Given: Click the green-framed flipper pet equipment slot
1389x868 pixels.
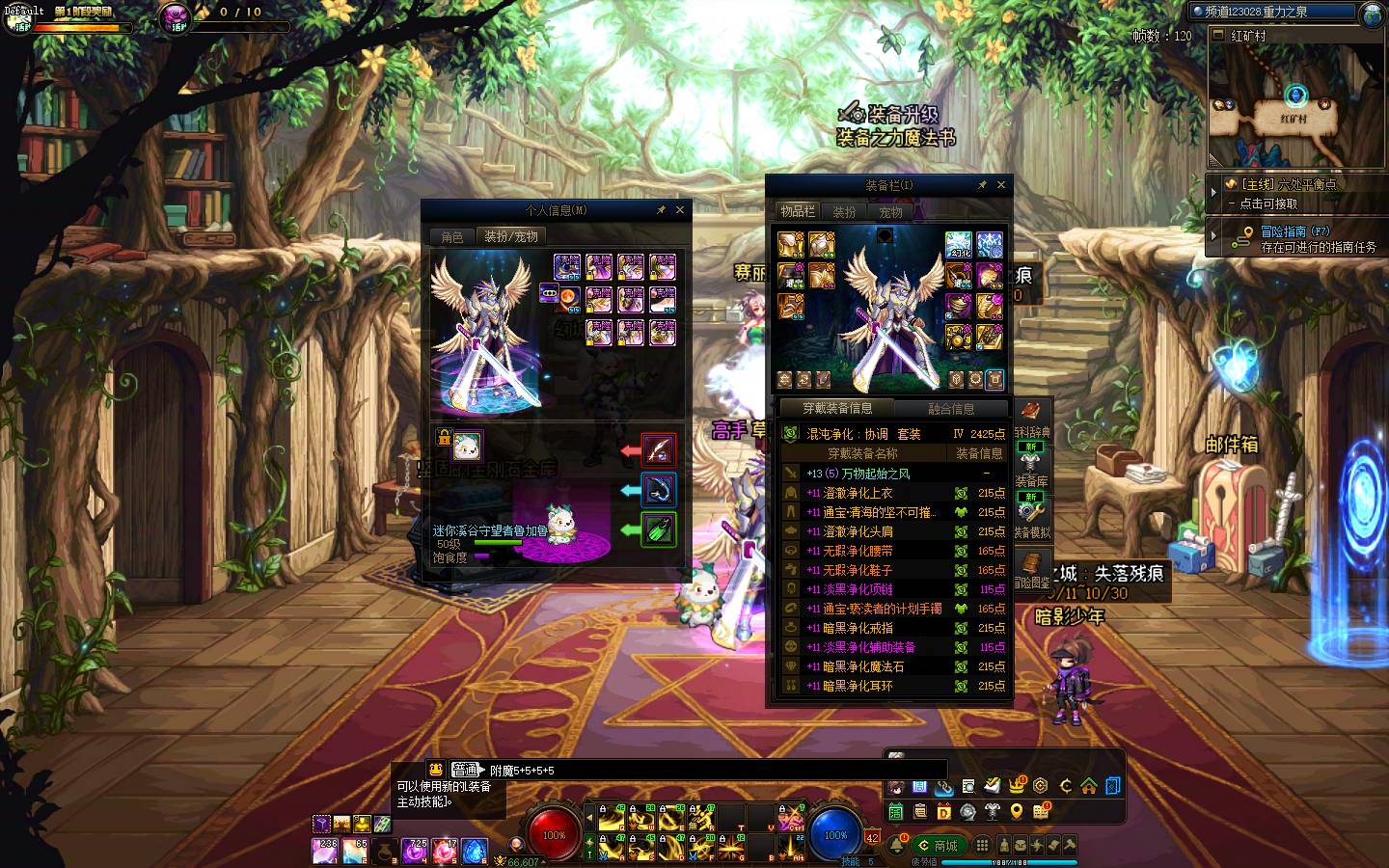Looking at the screenshot, I should coord(659,529).
